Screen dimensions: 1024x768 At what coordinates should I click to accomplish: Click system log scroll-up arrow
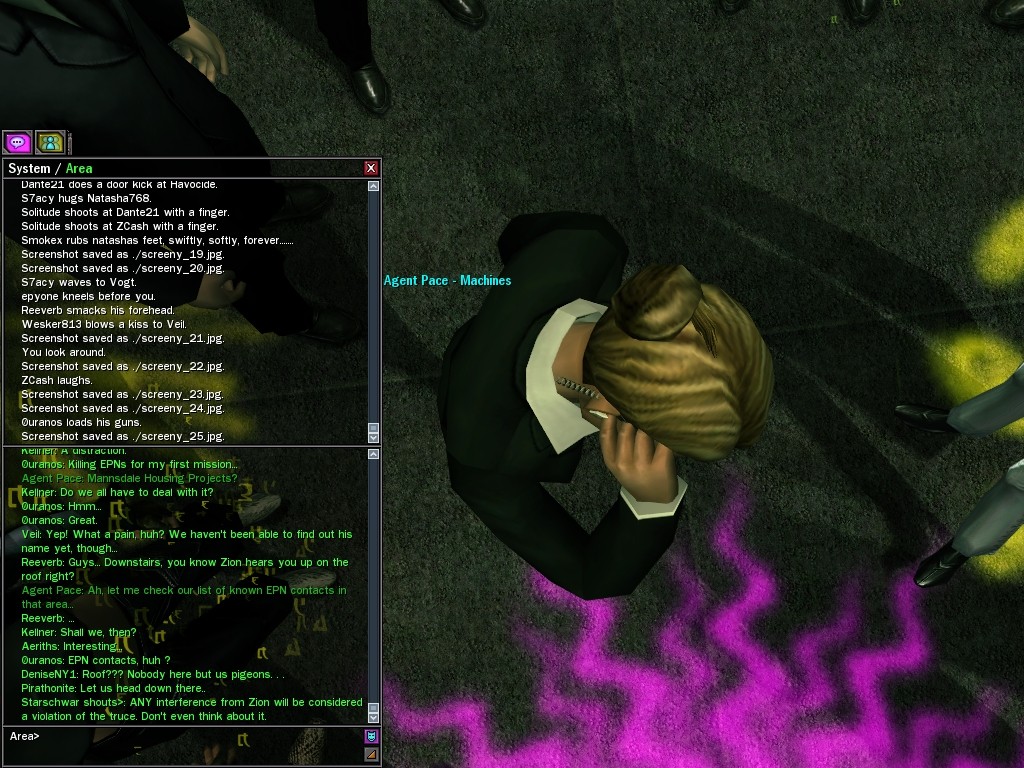click(x=373, y=186)
